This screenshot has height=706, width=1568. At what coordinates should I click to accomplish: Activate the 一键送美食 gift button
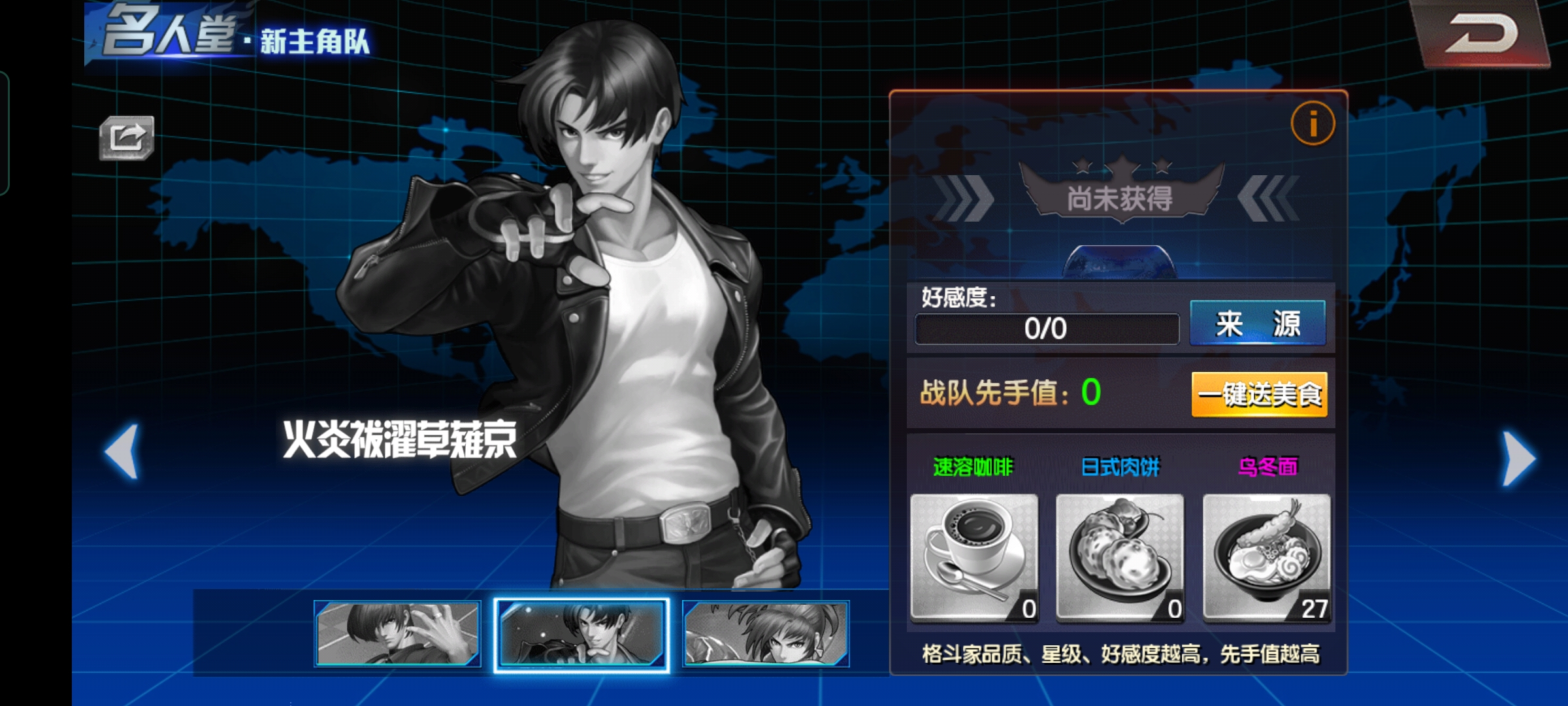(x=1259, y=394)
